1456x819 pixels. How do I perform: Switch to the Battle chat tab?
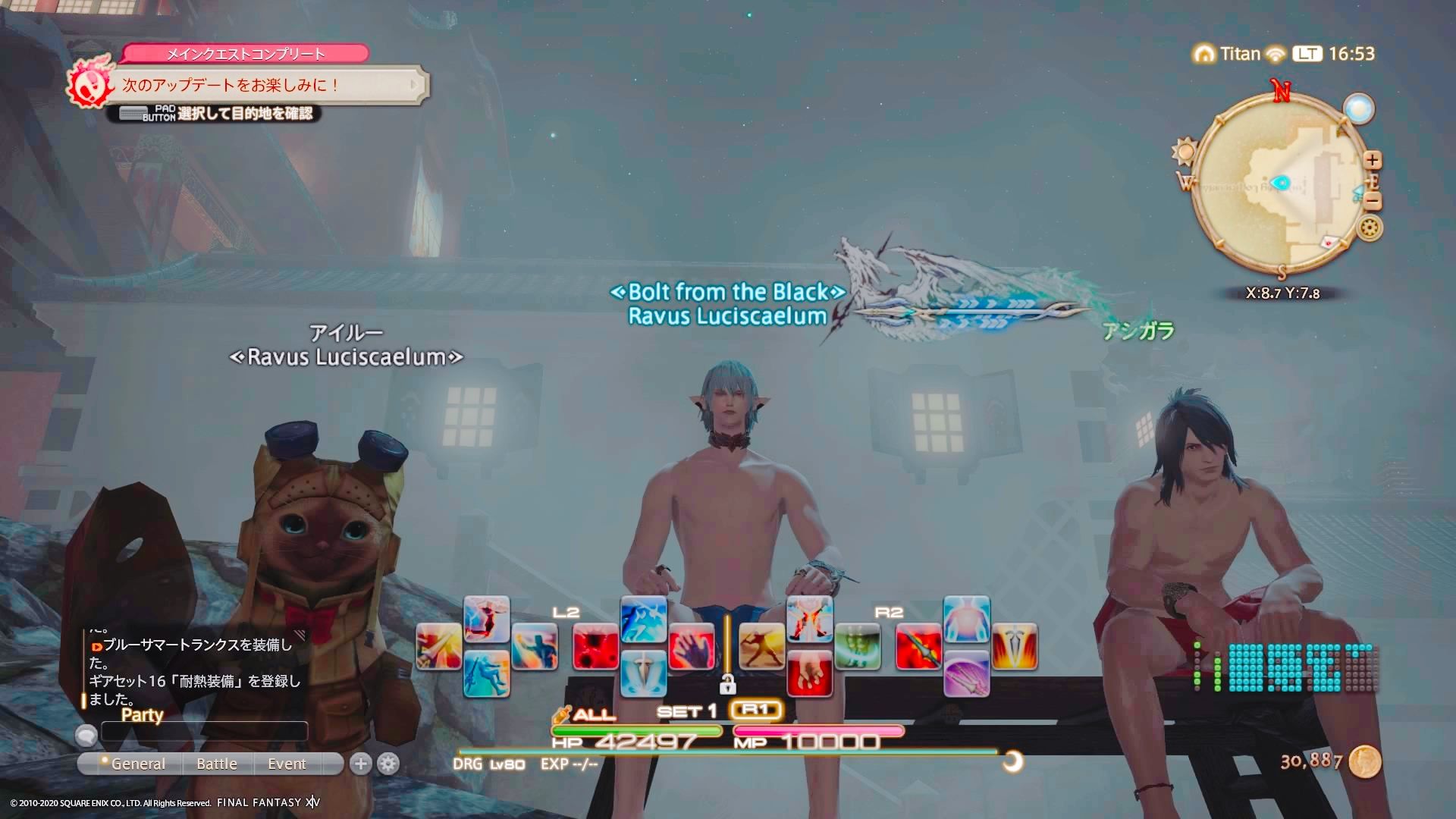coord(217,764)
